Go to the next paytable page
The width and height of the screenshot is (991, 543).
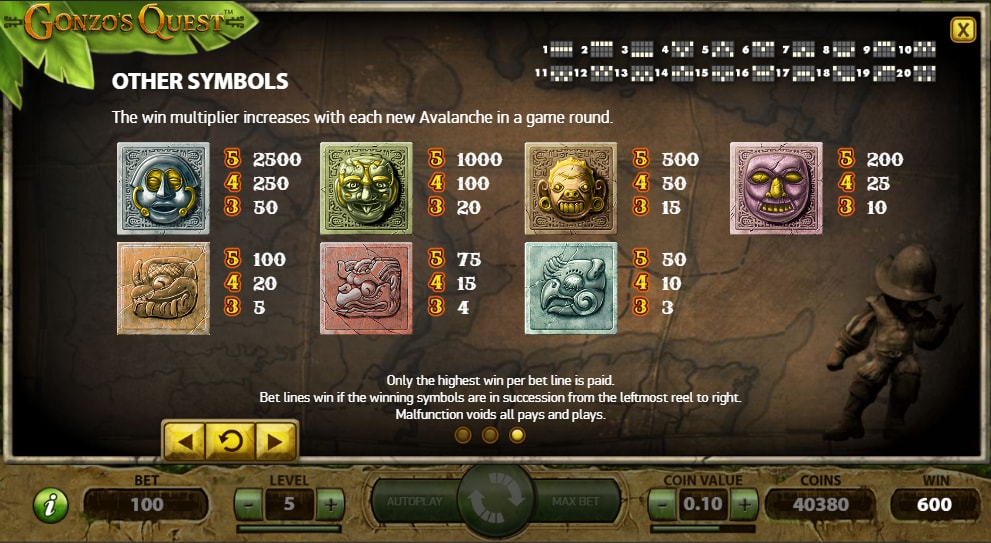[277, 439]
